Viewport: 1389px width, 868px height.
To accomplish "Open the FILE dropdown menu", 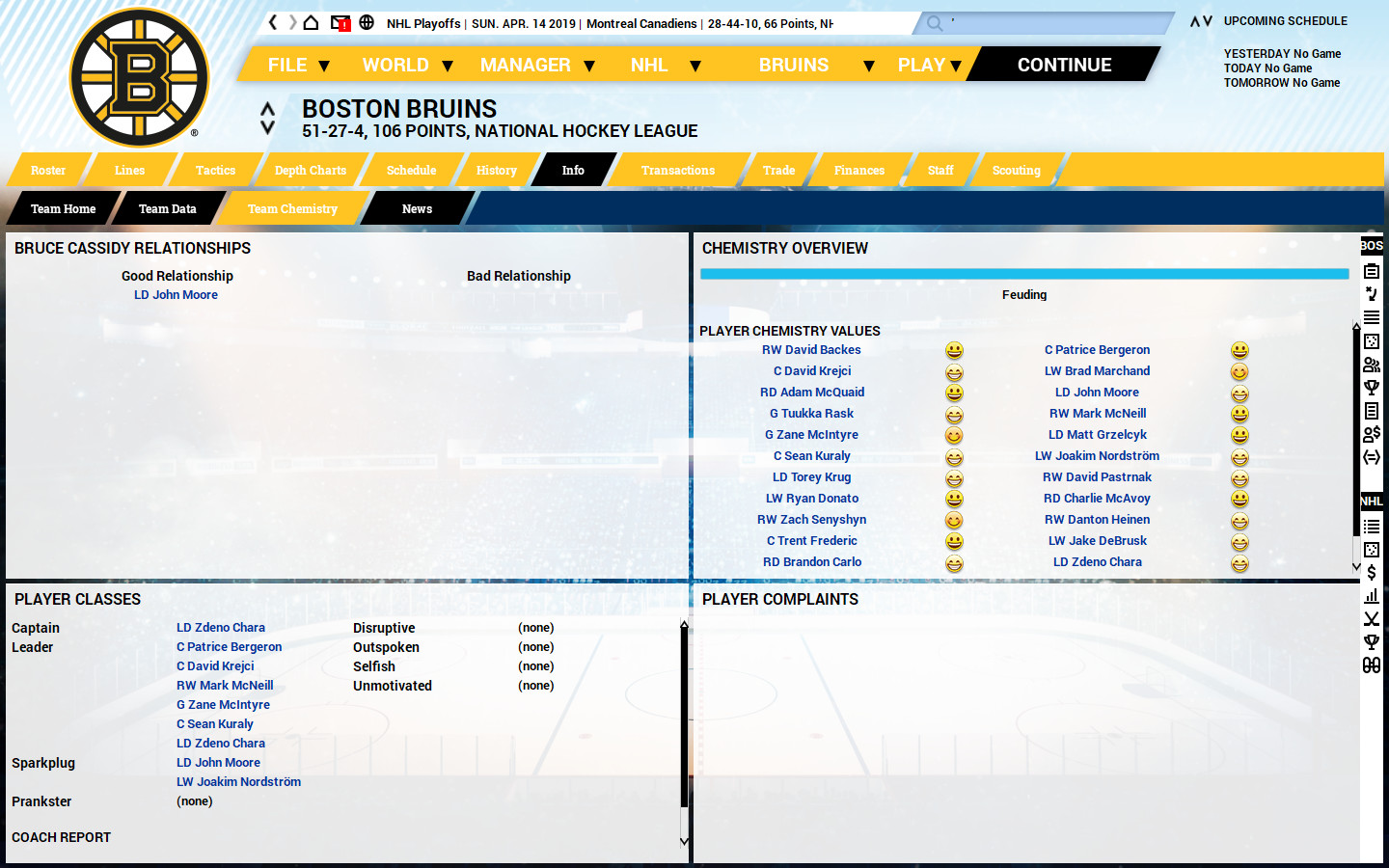I will 286,64.
